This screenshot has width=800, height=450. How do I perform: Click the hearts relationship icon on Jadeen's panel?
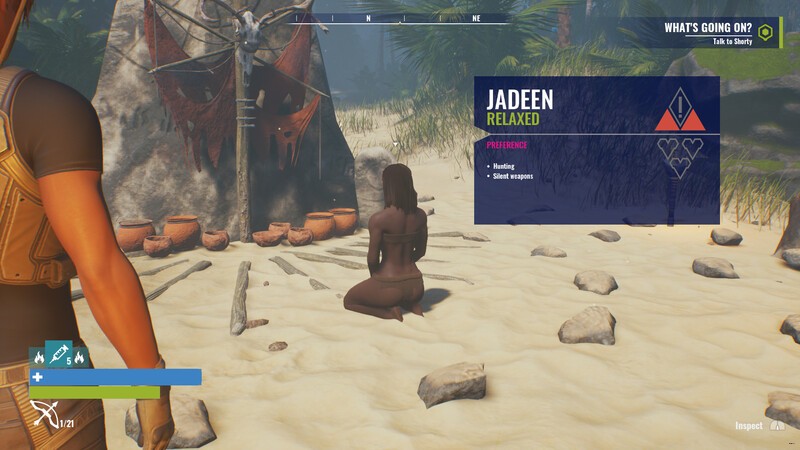(680, 157)
